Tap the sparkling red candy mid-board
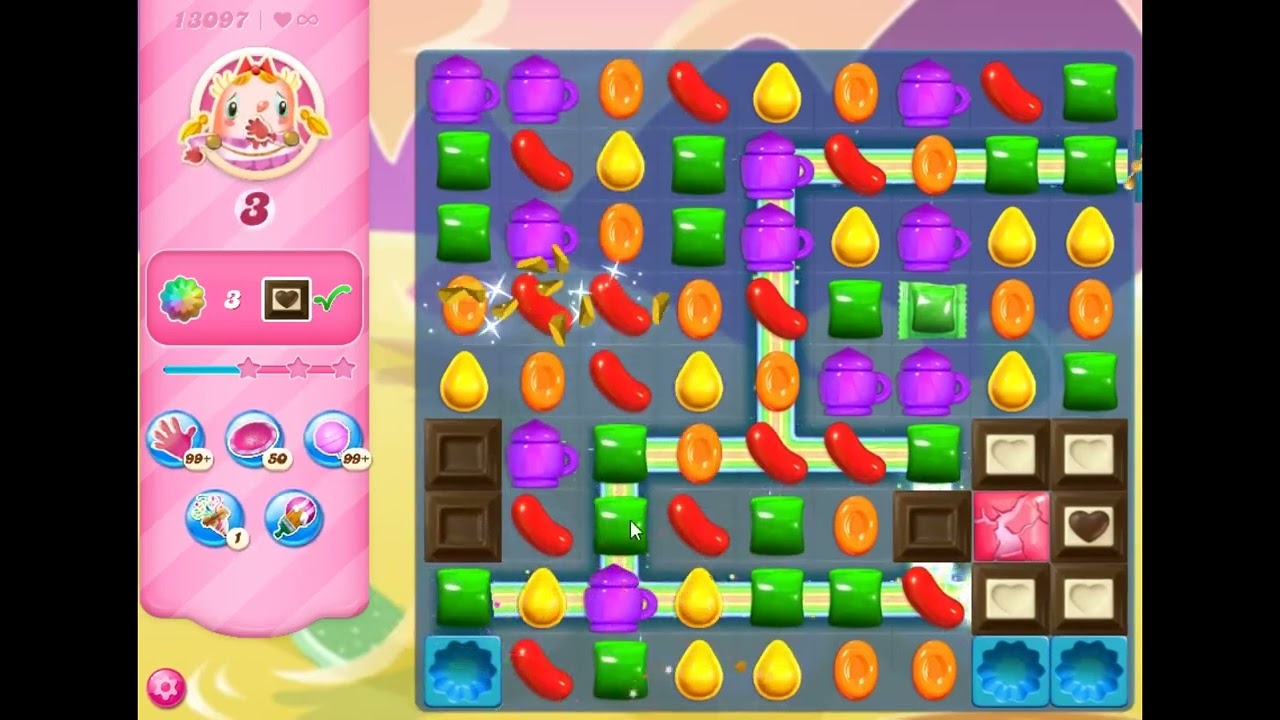 541,307
